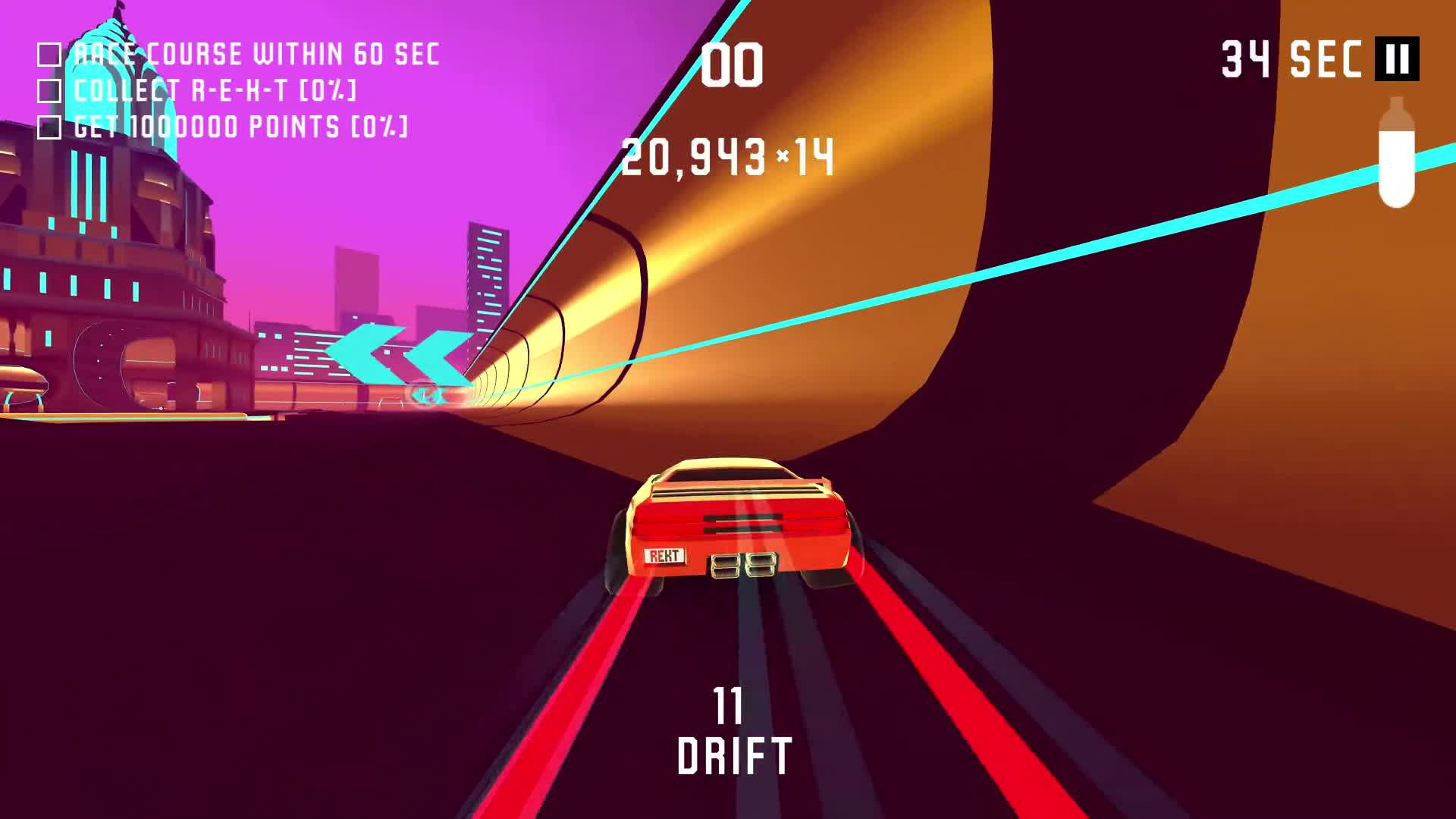The width and height of the screenshot is (1456, 819).
Task: Pause the race with the pause button
Action: coord(1397,59)
